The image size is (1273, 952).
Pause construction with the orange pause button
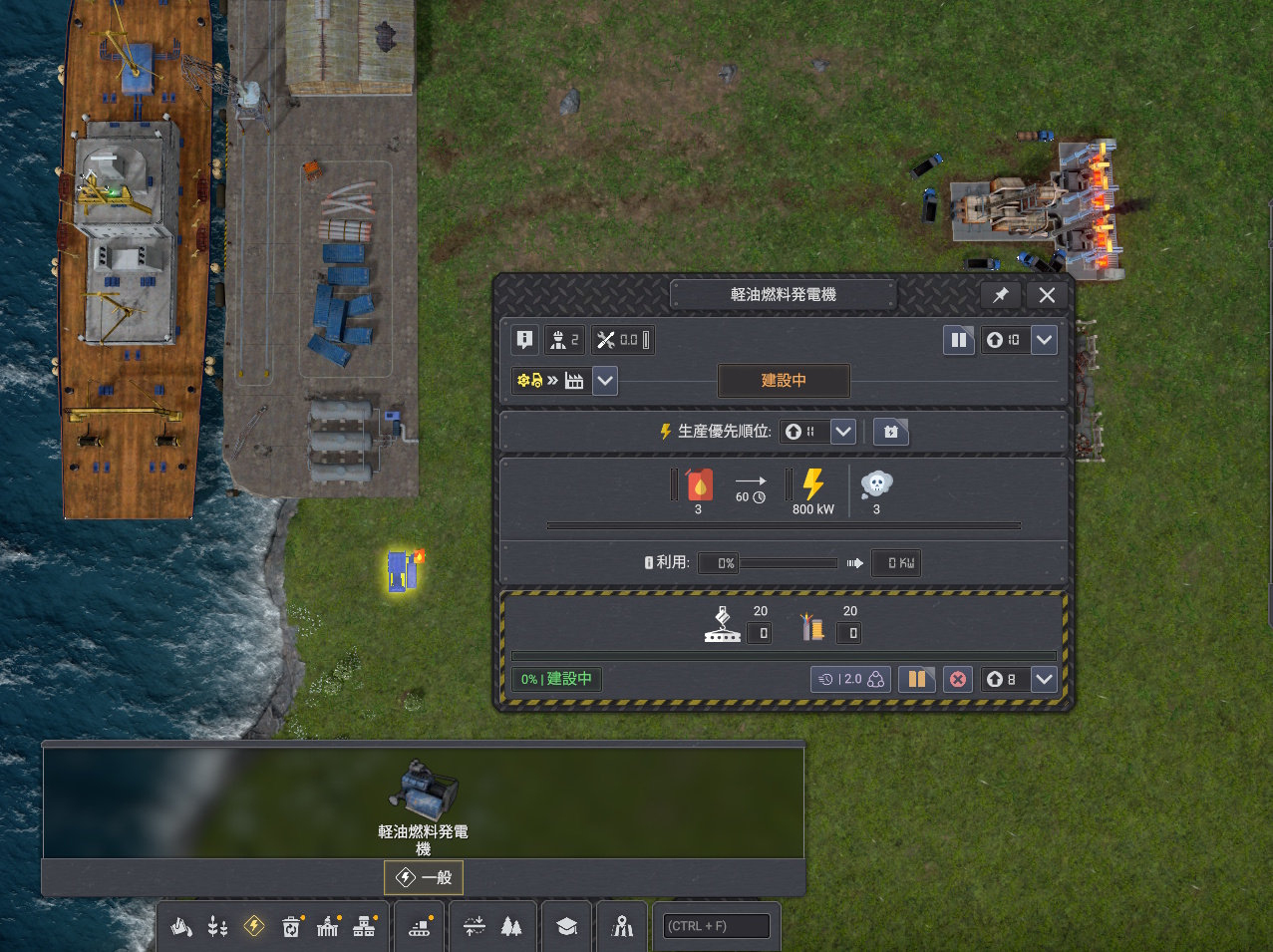click(x=916, y=679)
